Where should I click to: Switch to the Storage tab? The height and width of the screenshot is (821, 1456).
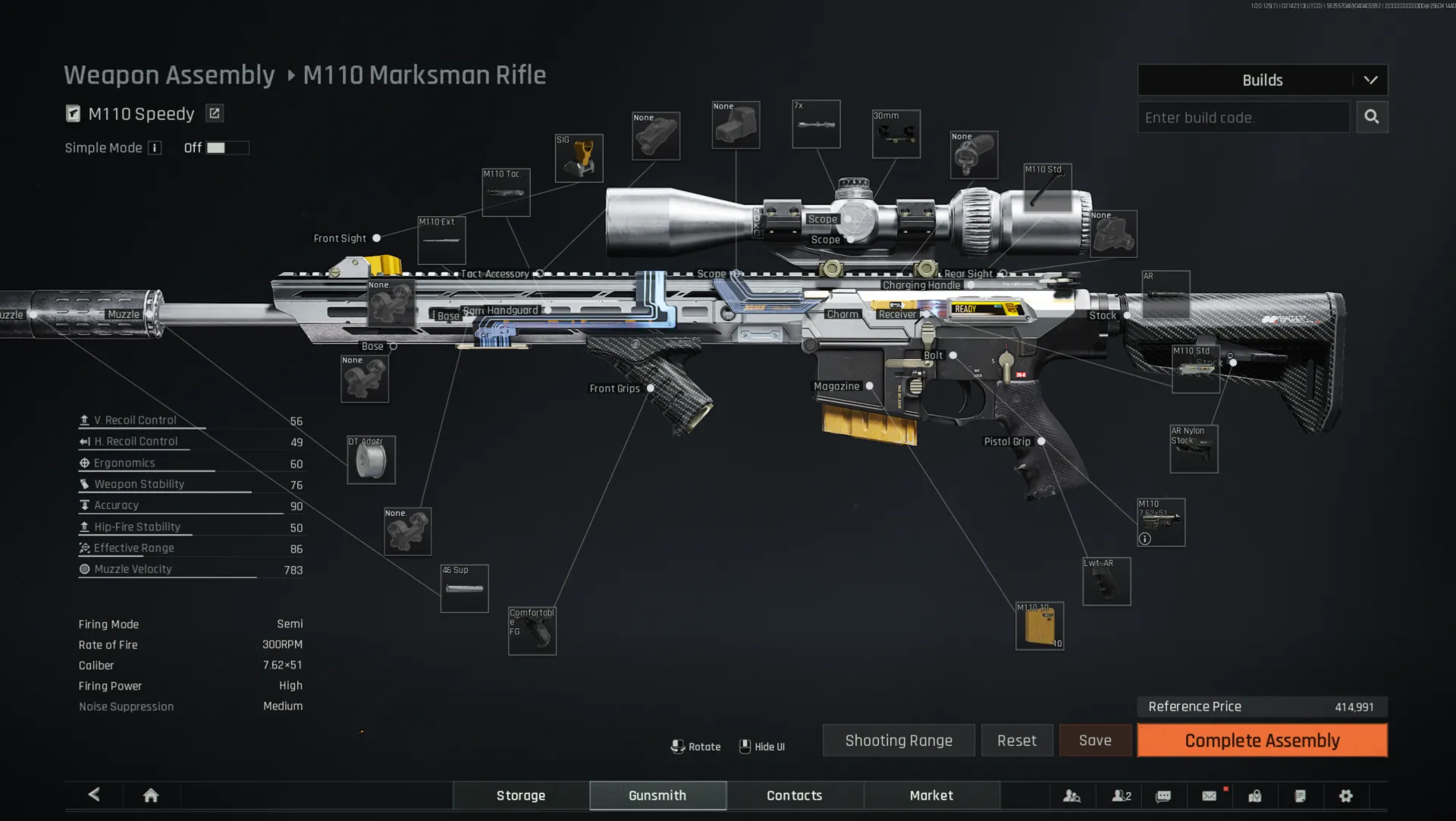tap(520, 795)
